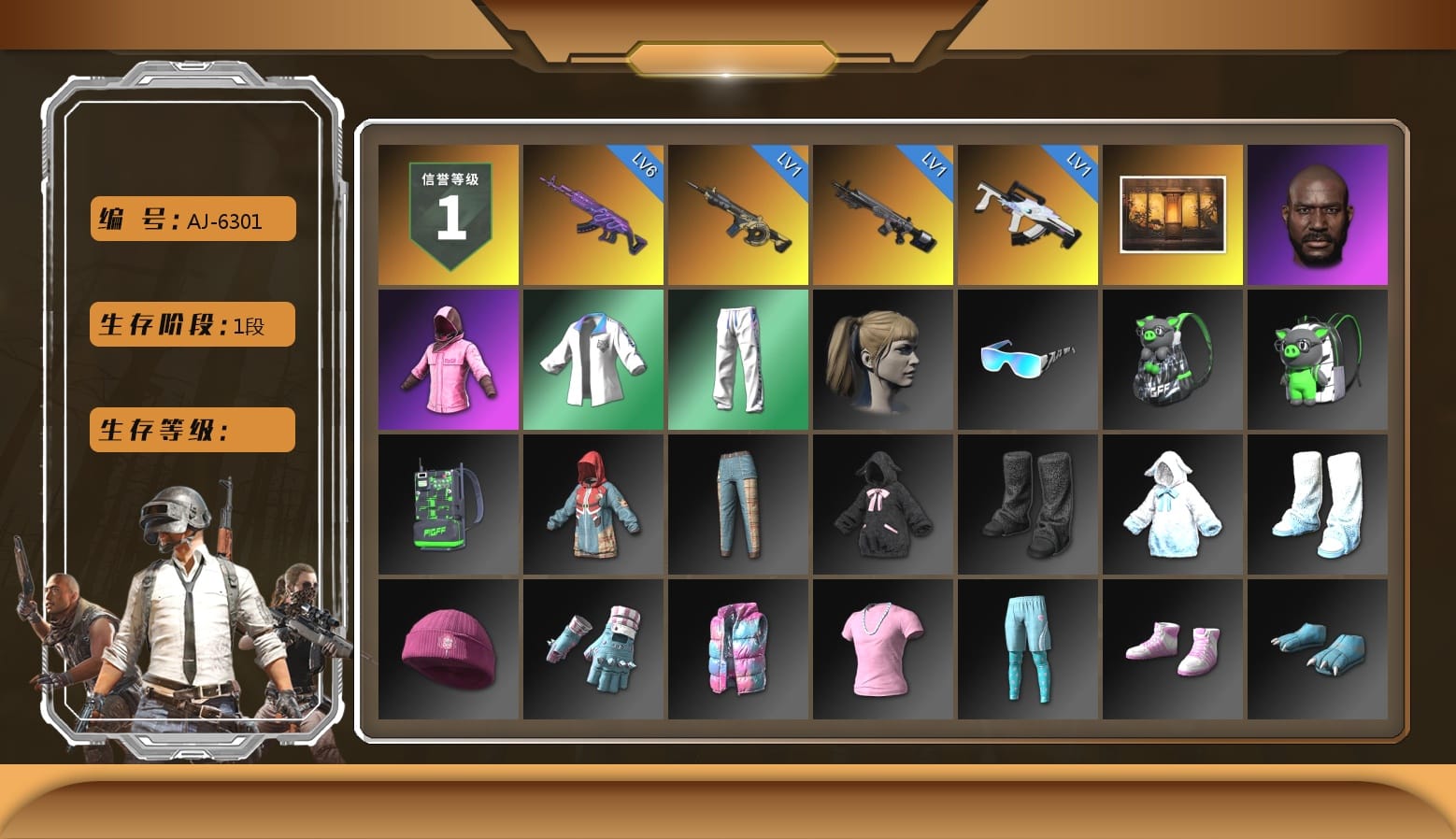The image size is (1456, 839).
Task: Select the blue-lens sunglasses item
Action: click(1027, 359)
